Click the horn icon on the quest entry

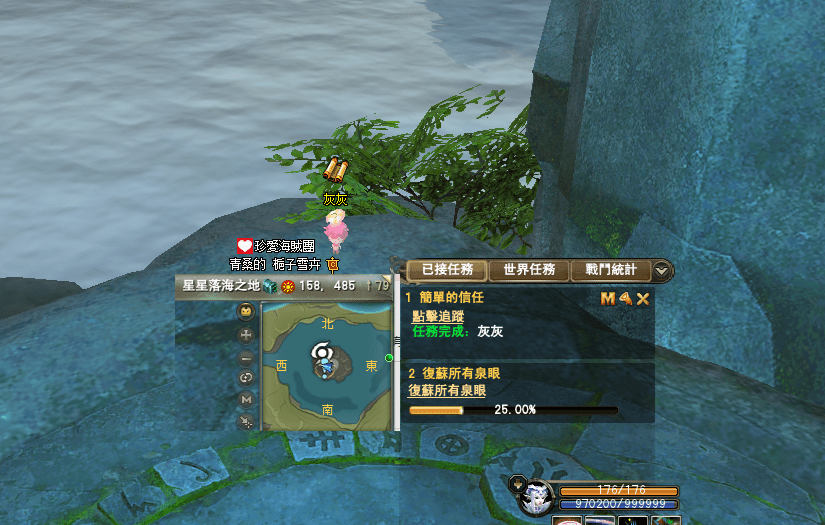click(x=625, y=298)
